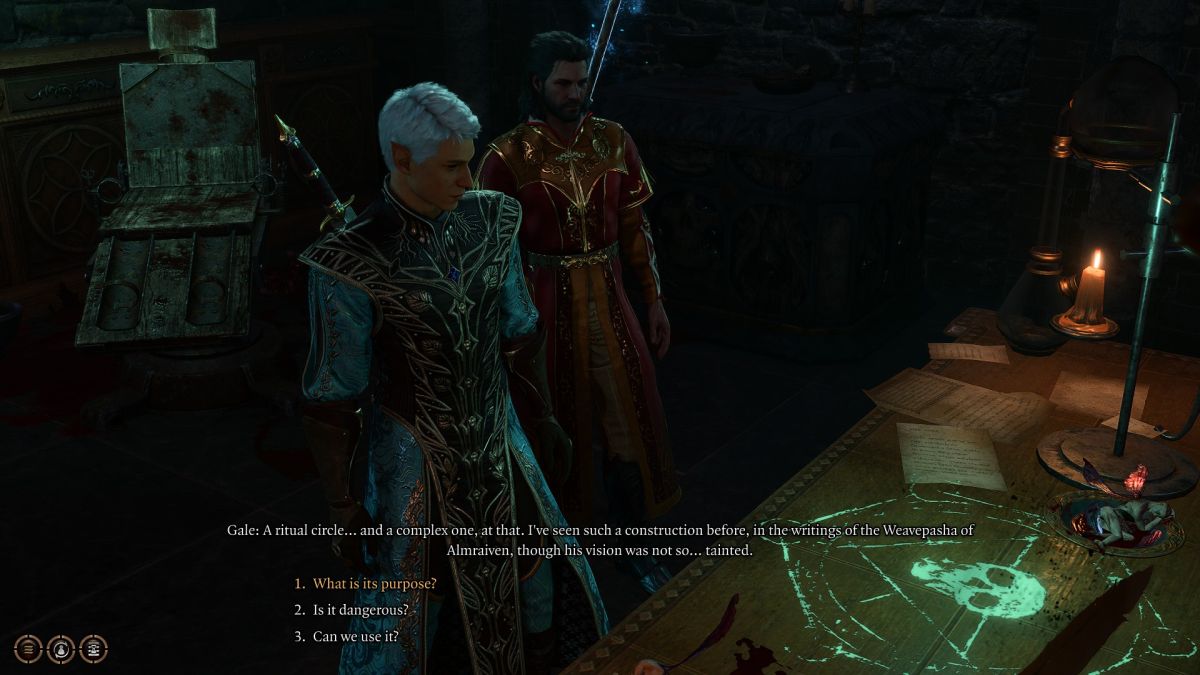The height and width of the screenshot is (675, 1200).
Task: Click the switch character icon
Action: (61, 648)
